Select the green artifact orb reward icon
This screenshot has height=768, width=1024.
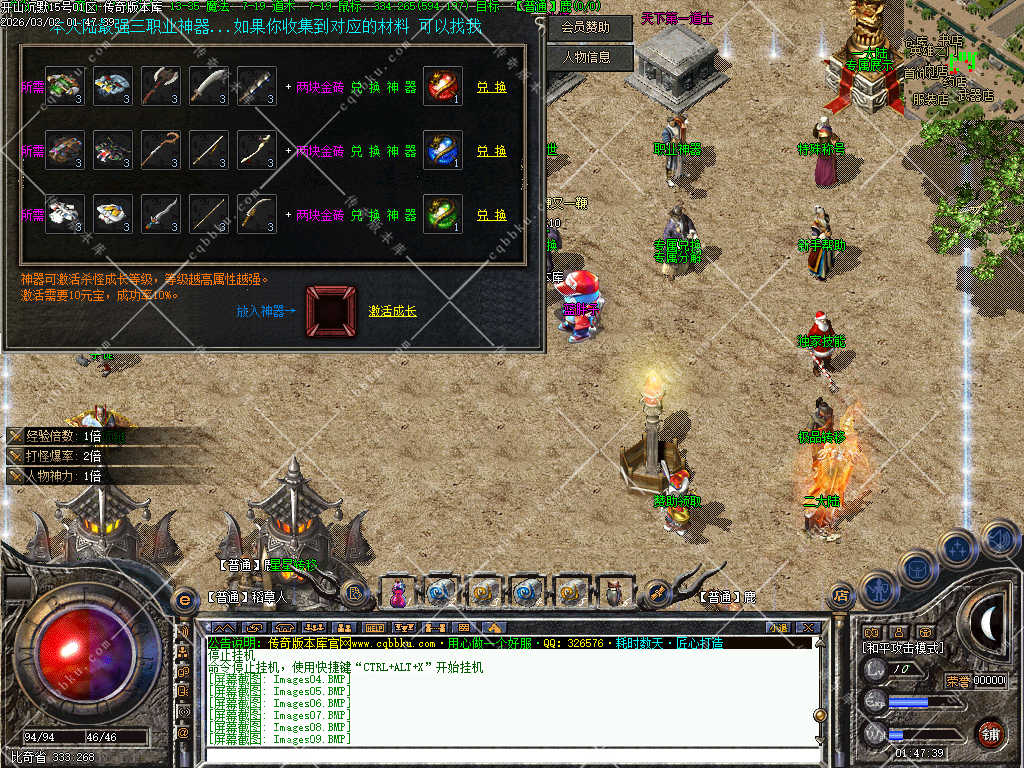click(442, 214)
